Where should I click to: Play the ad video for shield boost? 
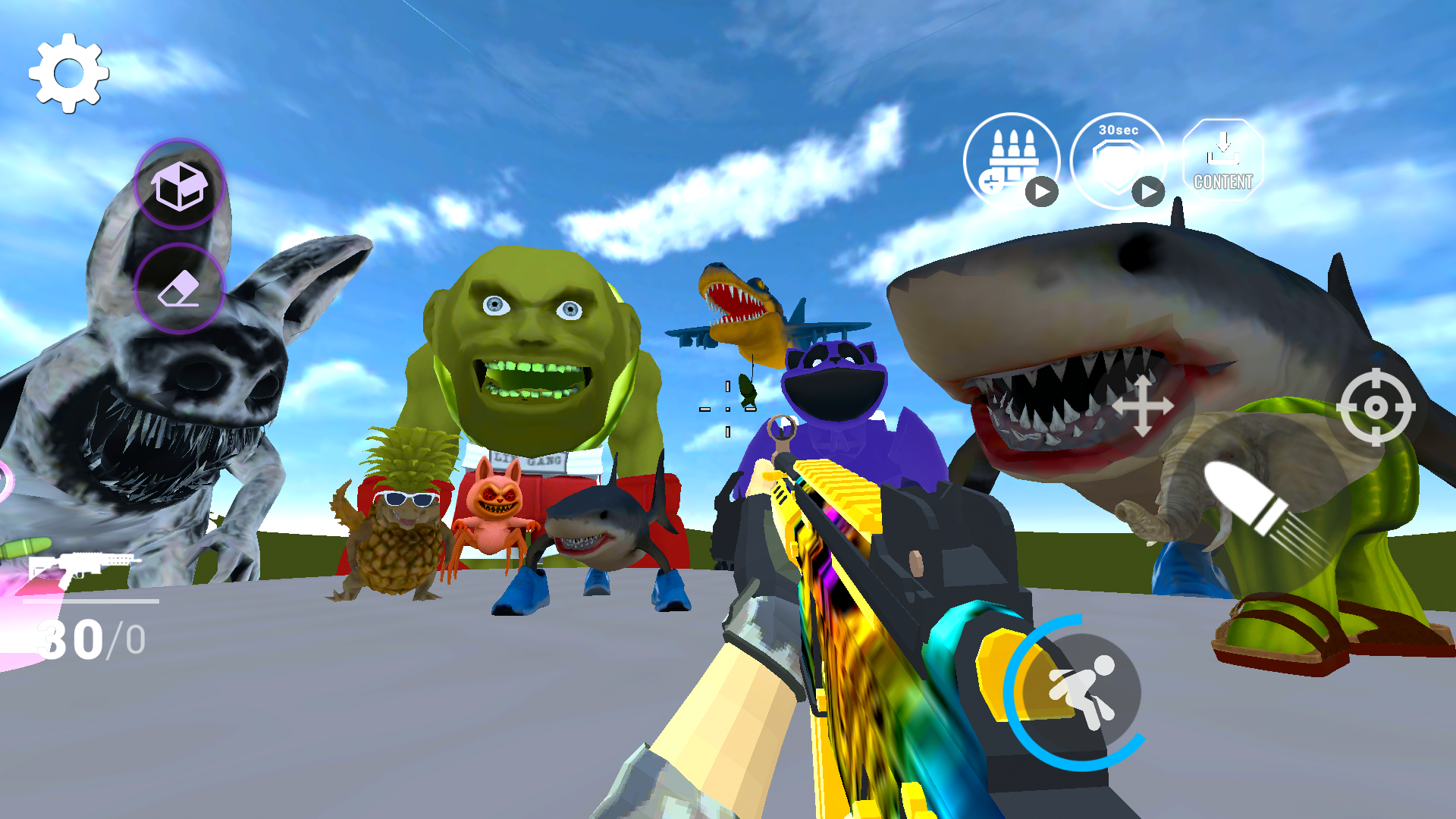point(1147,192)
